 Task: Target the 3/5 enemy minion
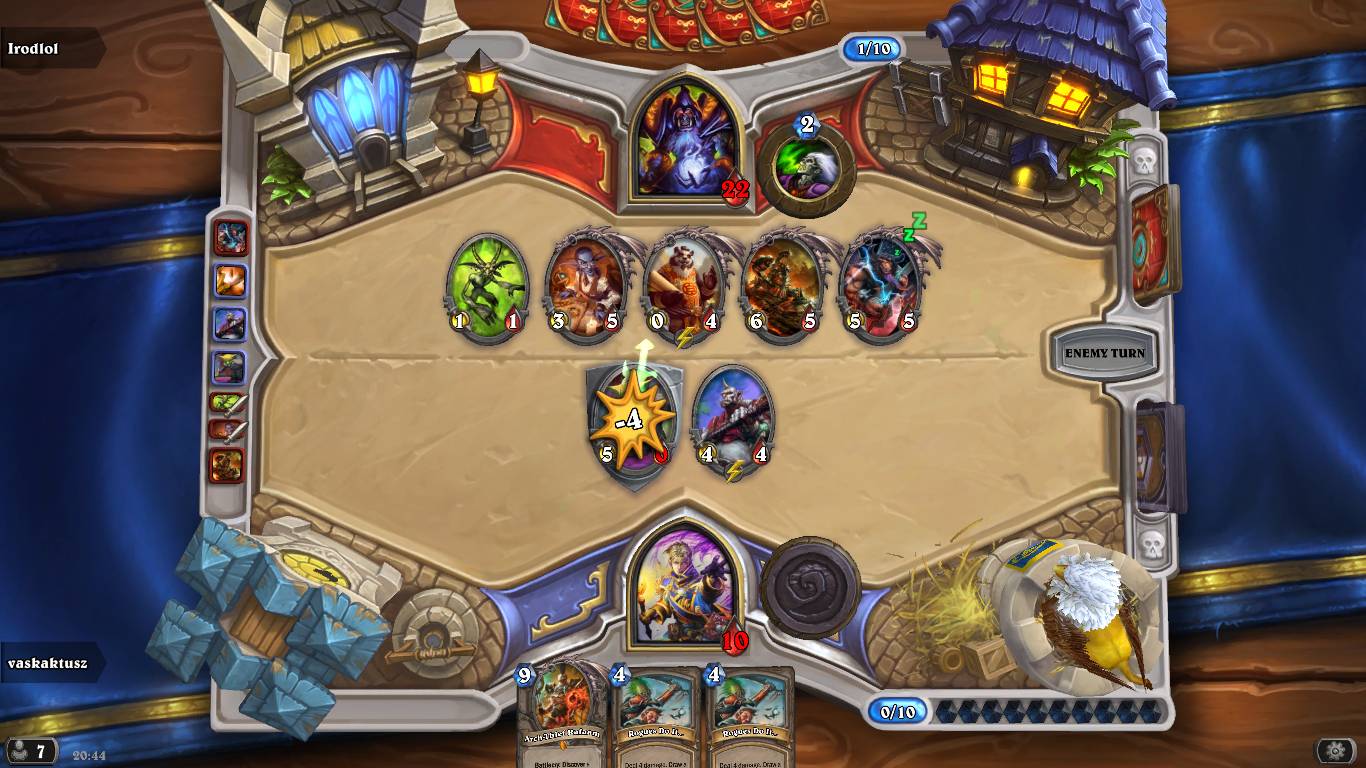tap(584, 287)
